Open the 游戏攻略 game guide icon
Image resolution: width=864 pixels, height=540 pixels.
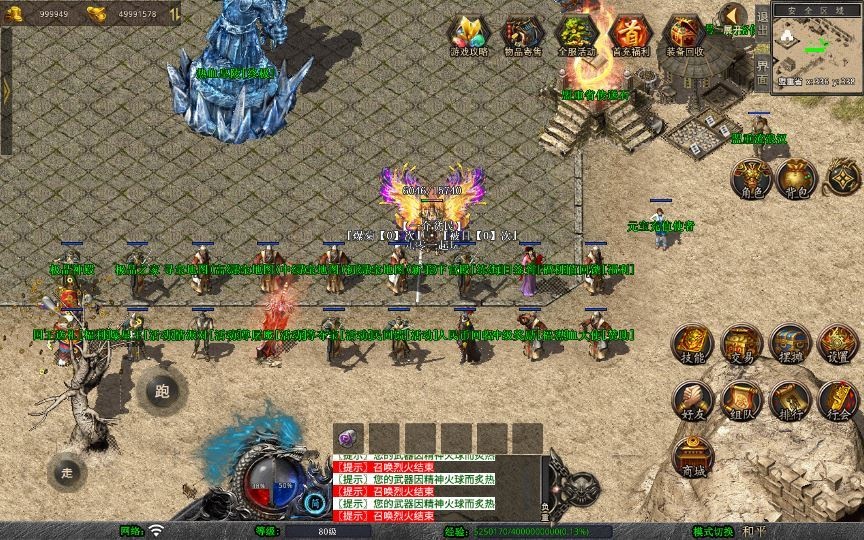(x=467, y=33)
